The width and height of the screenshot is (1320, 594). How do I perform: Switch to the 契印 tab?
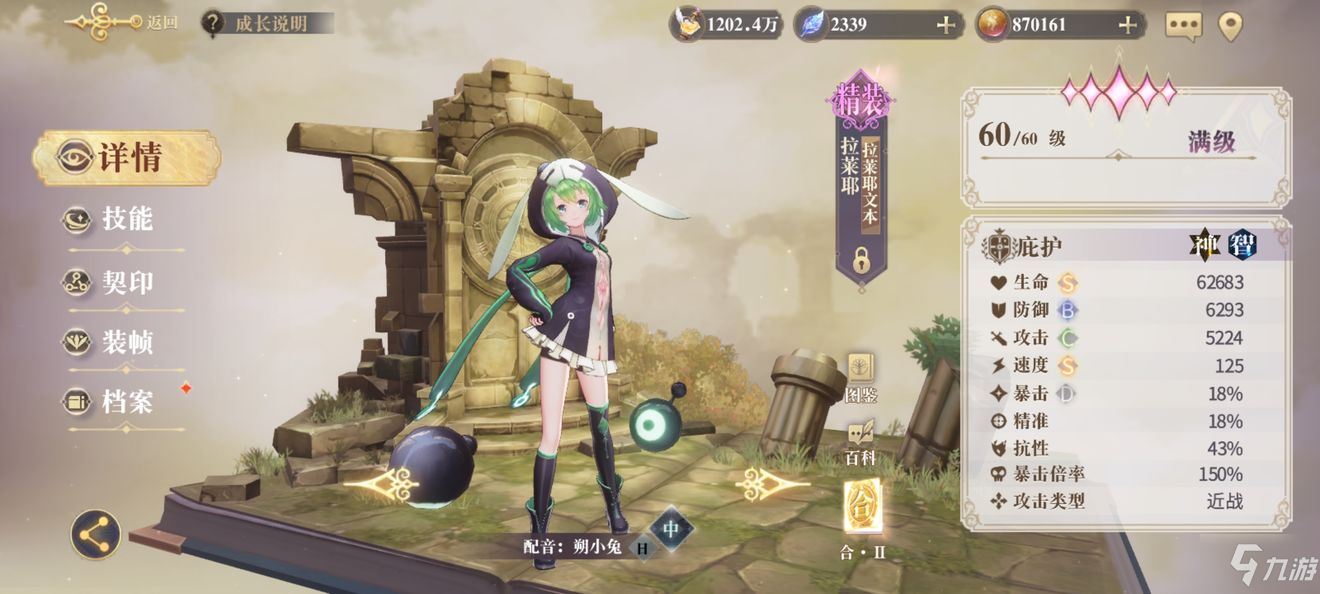click(125, 282)
